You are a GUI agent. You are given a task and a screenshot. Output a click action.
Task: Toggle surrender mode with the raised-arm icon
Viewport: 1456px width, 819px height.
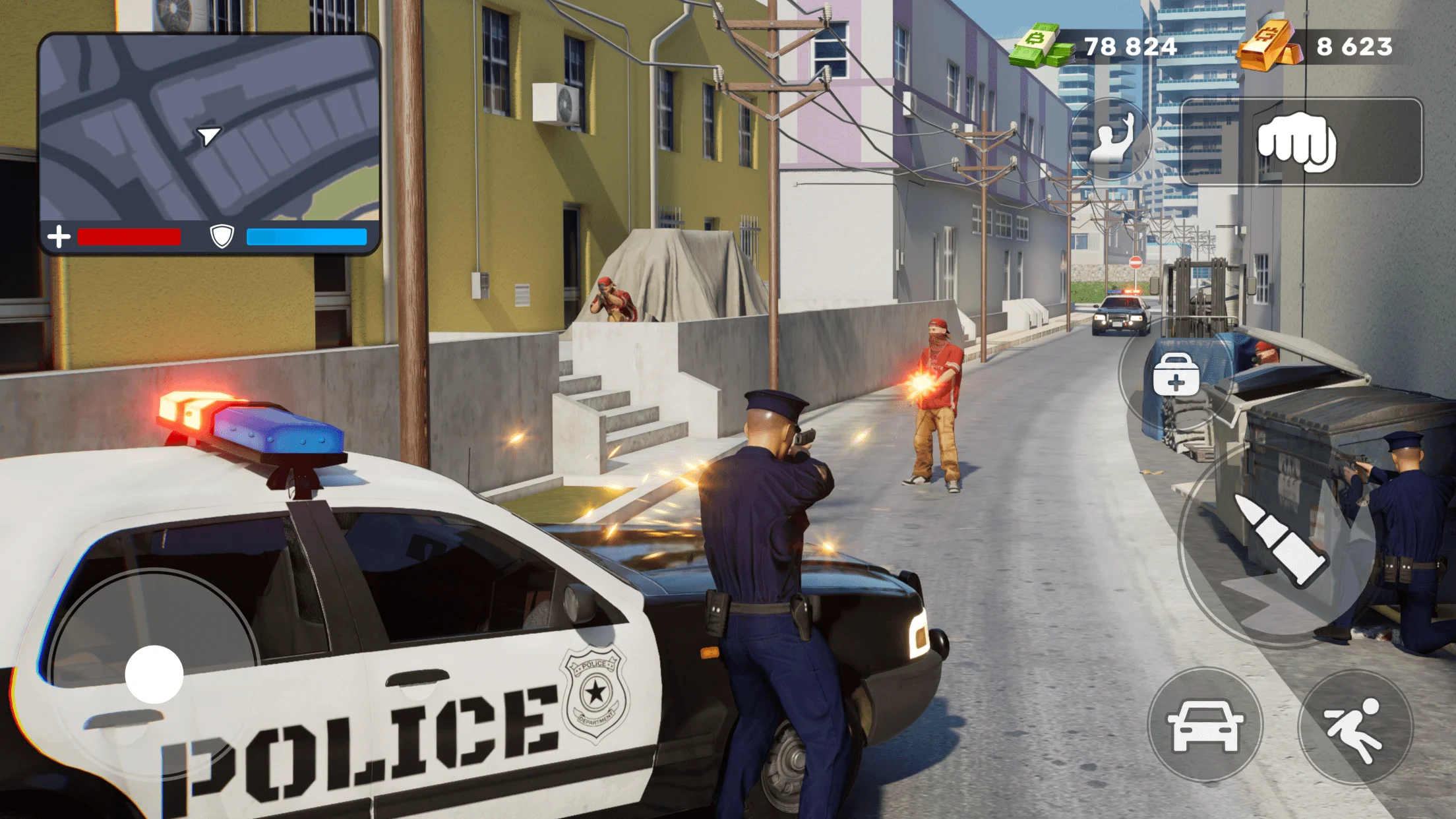pyautogui.click(x=1113, y=138)
